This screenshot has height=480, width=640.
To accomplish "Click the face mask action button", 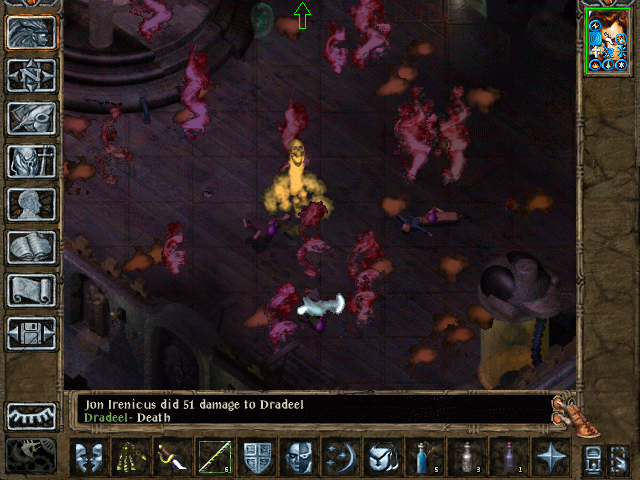I will [90, 457].
